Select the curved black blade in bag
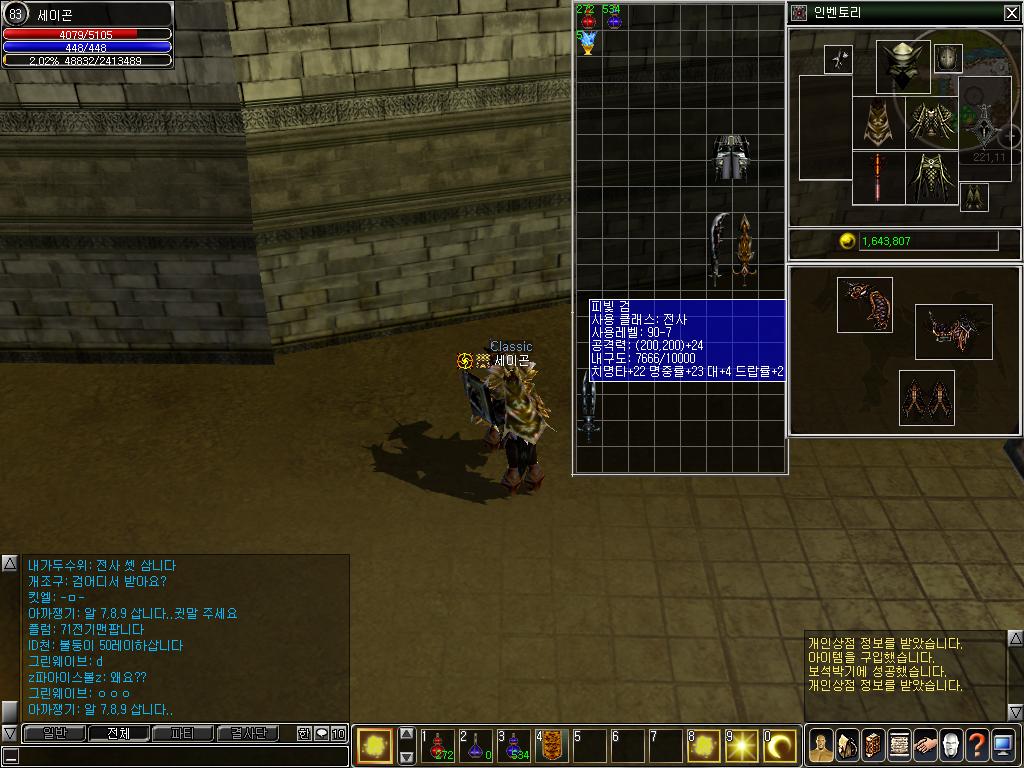This screenshot has width=1024, height=768. tap(716, 248)
